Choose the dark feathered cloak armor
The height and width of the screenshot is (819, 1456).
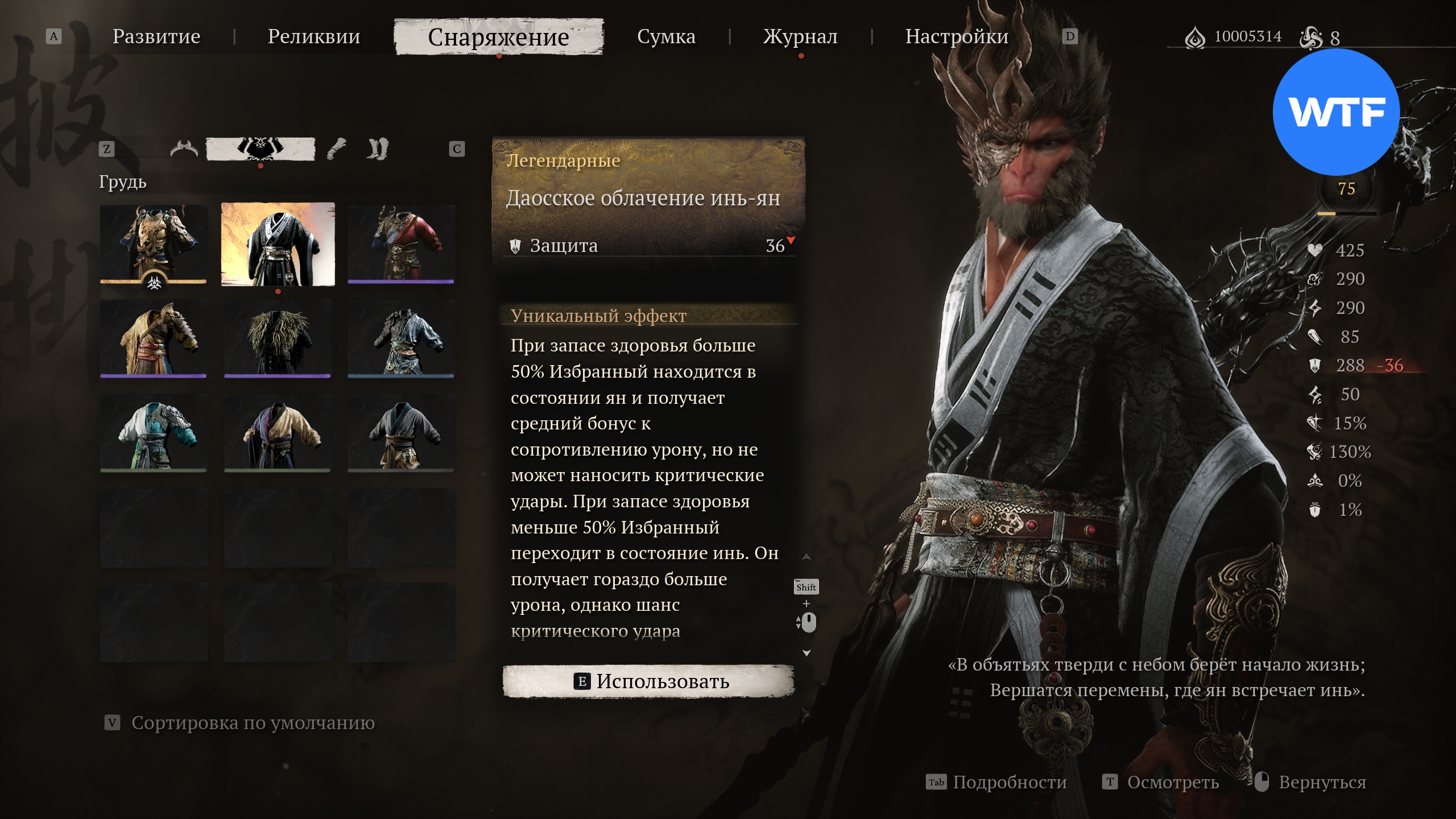[x=278, y=338]
